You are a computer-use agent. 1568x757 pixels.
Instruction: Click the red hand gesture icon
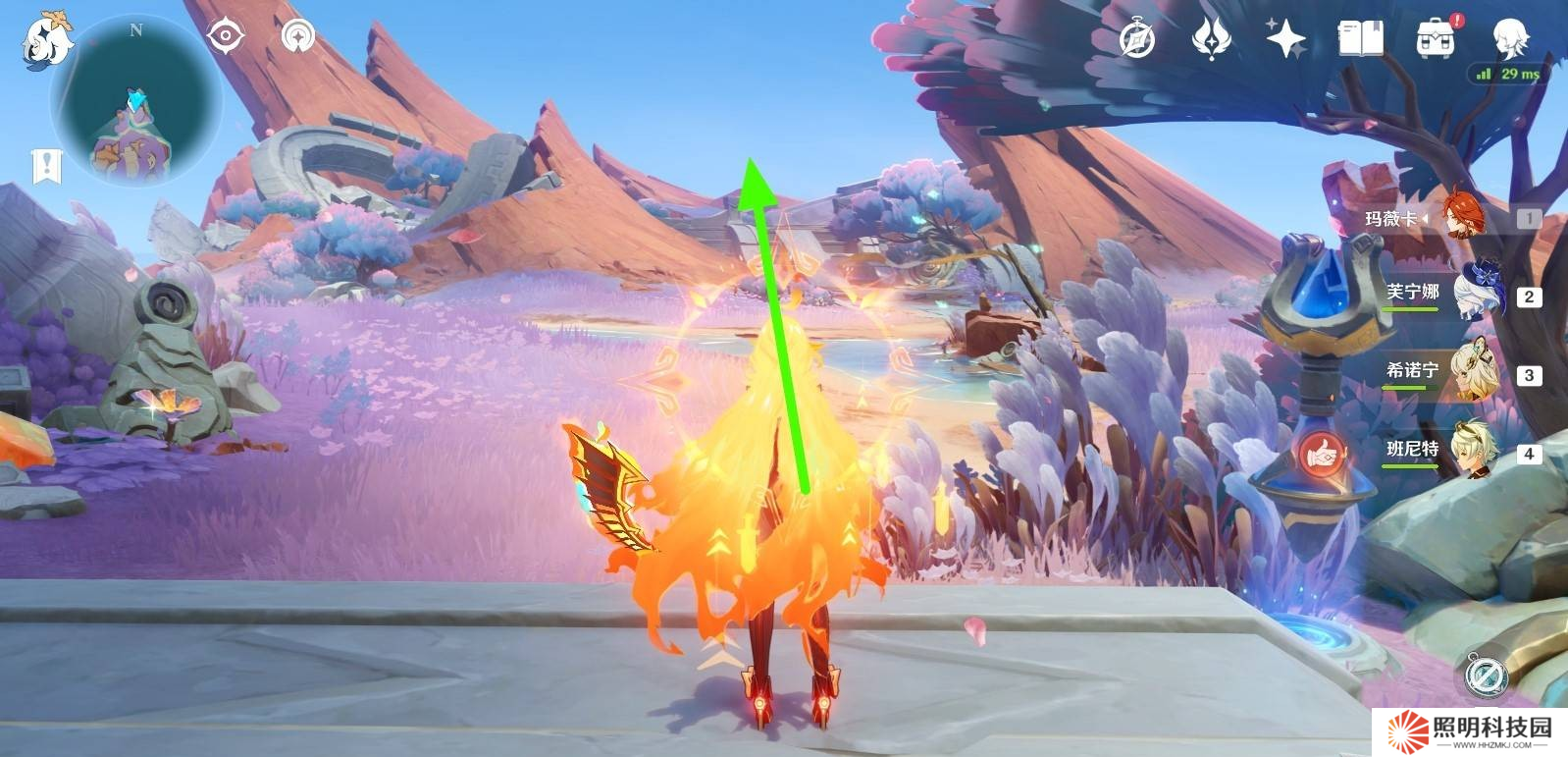1322,455
